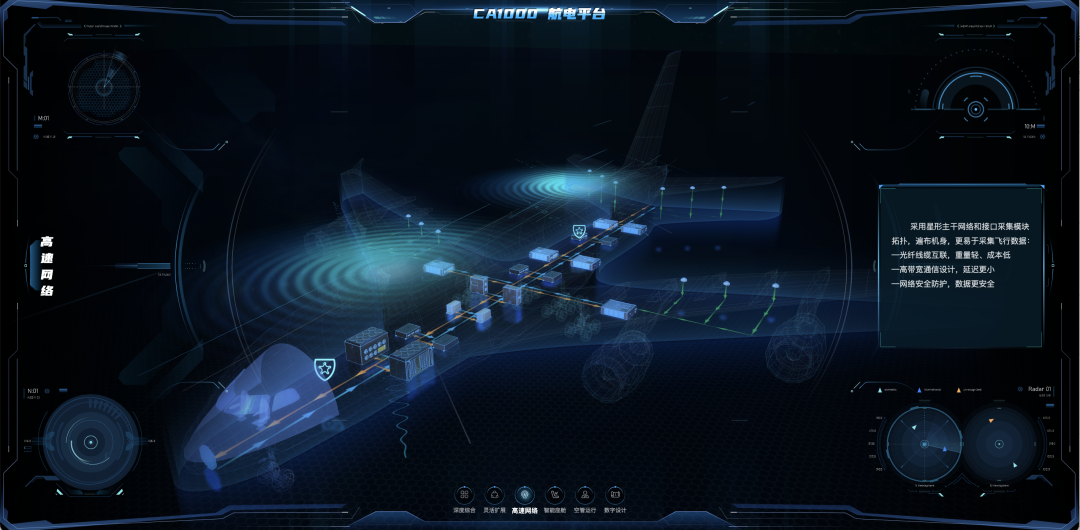Select the orange unrecognized legend entry
The width and height of the screenshot is (1080, 530).
(969, 389)
